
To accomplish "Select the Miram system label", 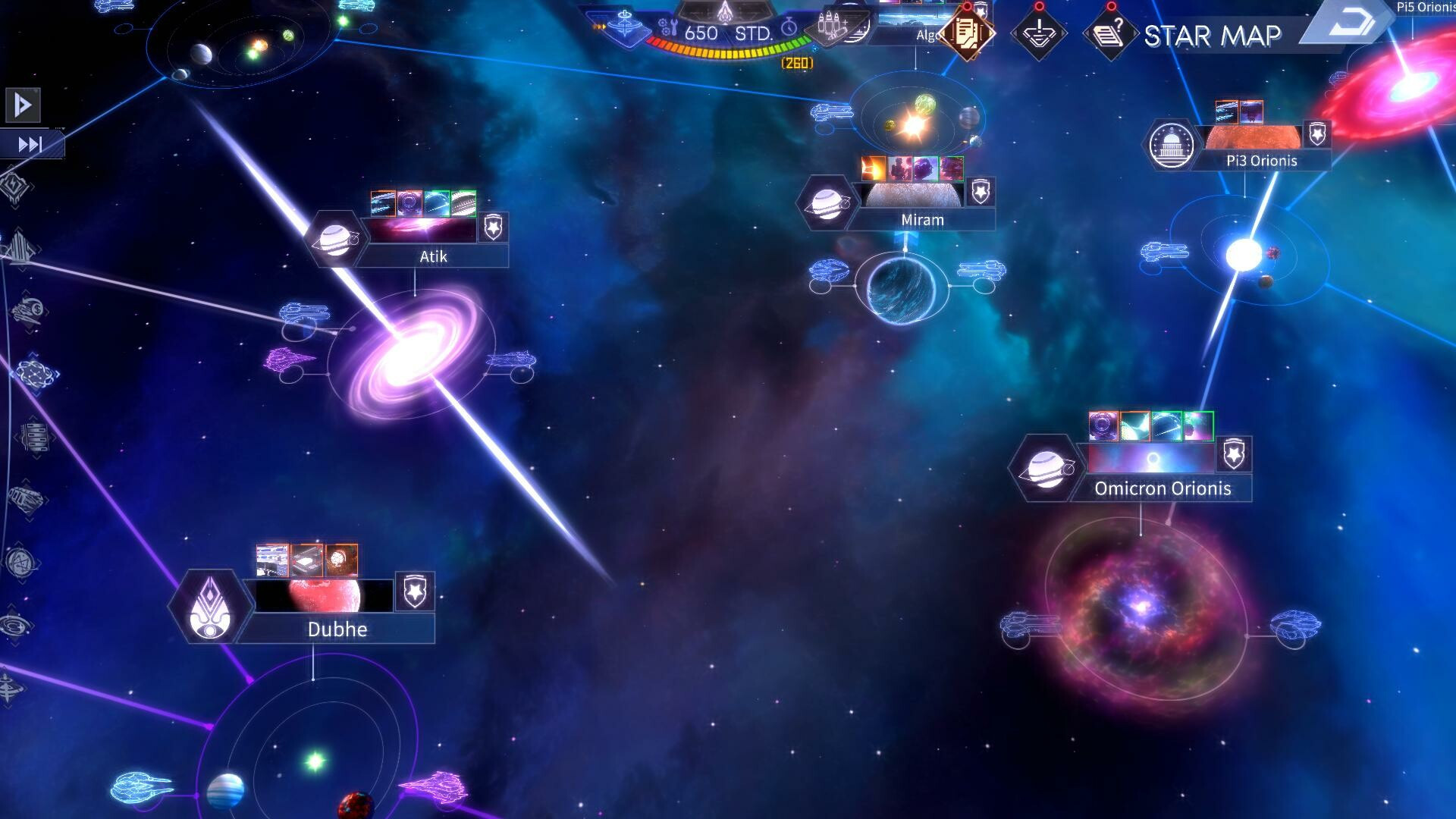I will click(x=922, y=220).
